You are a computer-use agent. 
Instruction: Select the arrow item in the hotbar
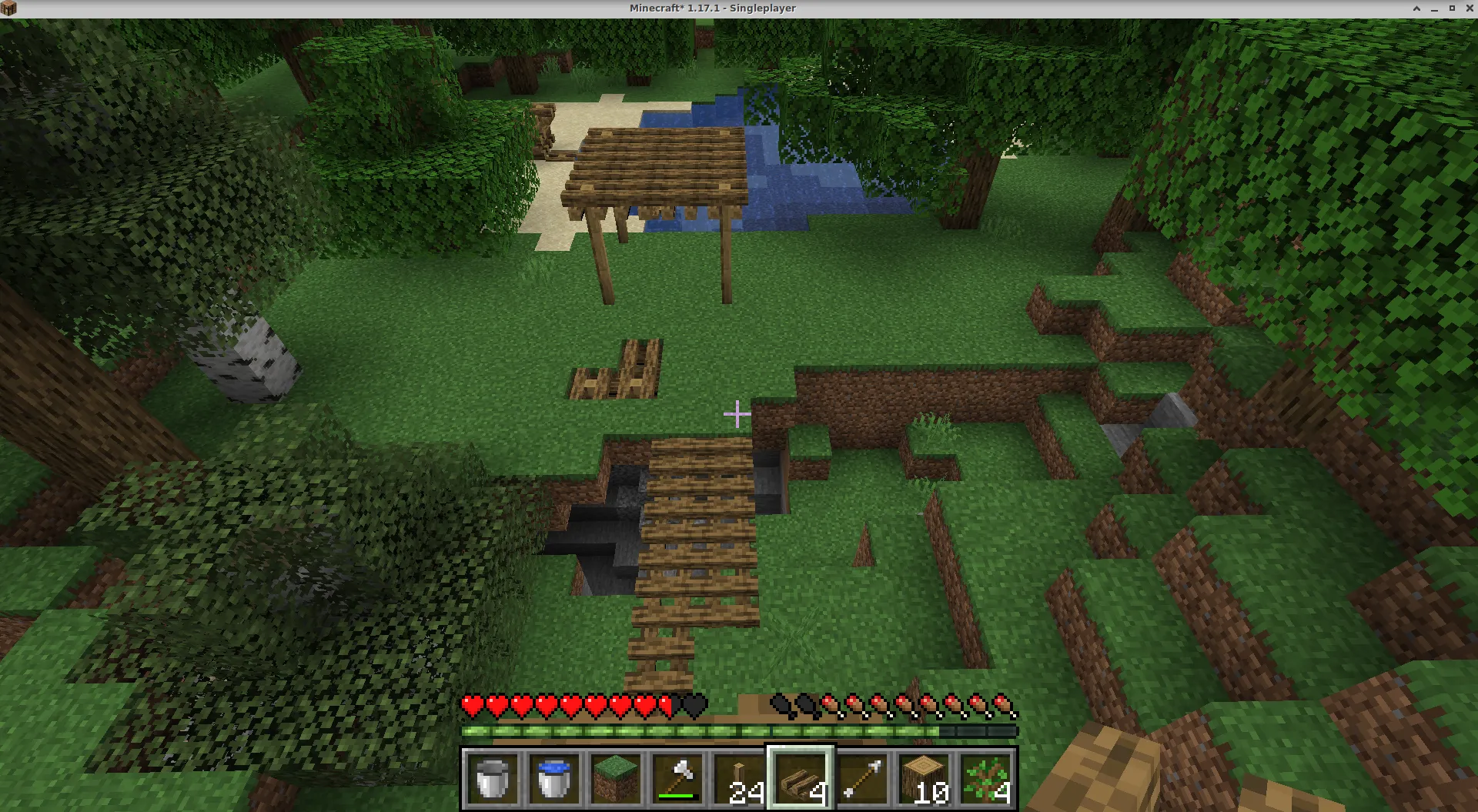pos(861,779)
